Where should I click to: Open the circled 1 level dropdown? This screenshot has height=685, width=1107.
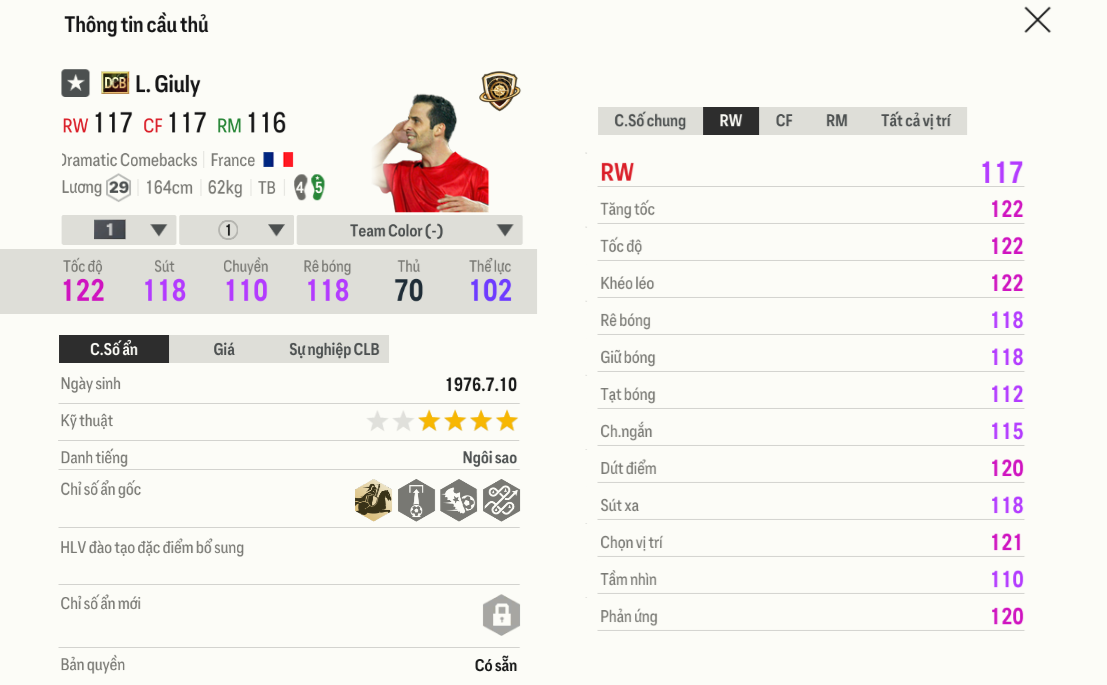click(237, 230)
